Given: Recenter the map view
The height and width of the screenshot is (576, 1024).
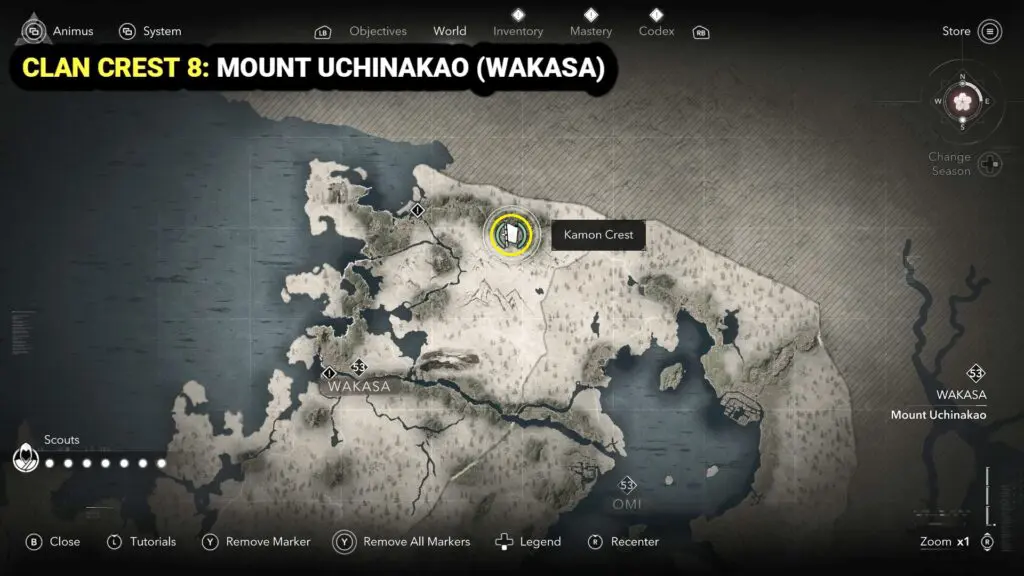Looking at the screenshot, I should click(623, 542).
